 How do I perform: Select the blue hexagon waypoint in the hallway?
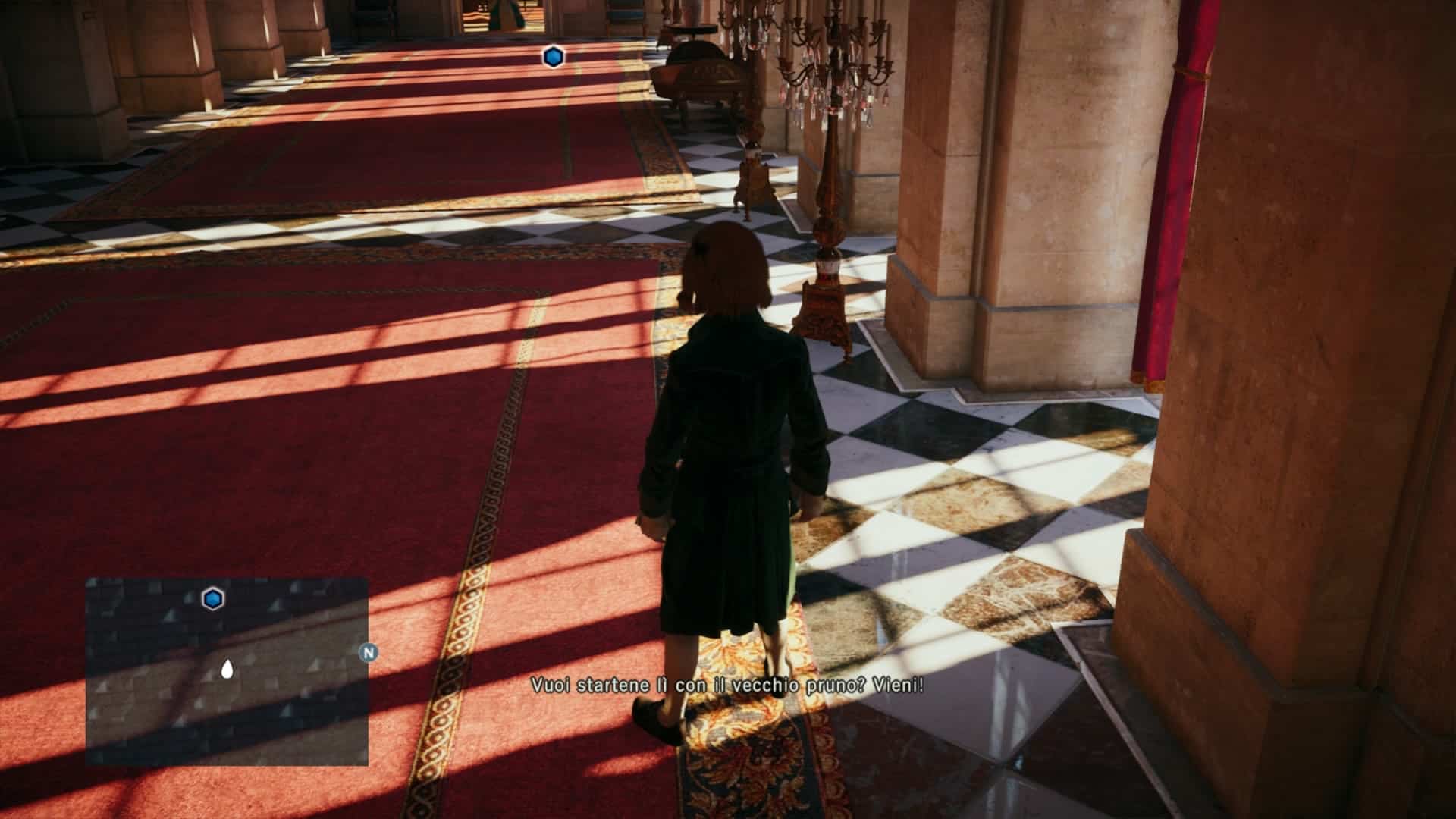click(553, 57)
